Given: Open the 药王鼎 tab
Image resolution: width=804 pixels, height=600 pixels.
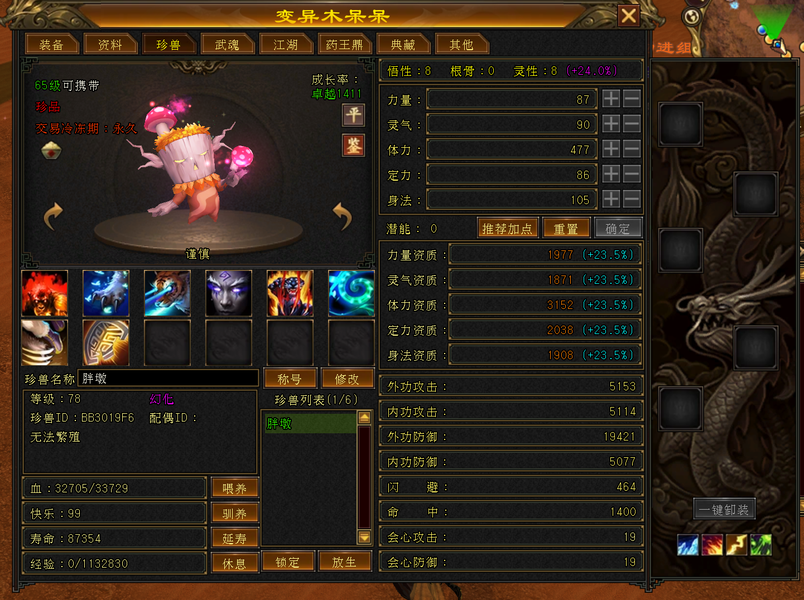Looking at the screenshot, I should [x=344, y=45].
